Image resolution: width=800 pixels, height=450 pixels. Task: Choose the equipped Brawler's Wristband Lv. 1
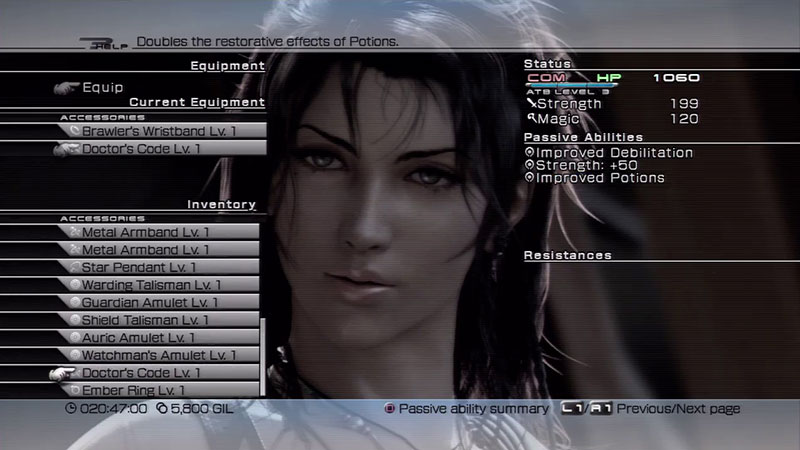point(160,131)
